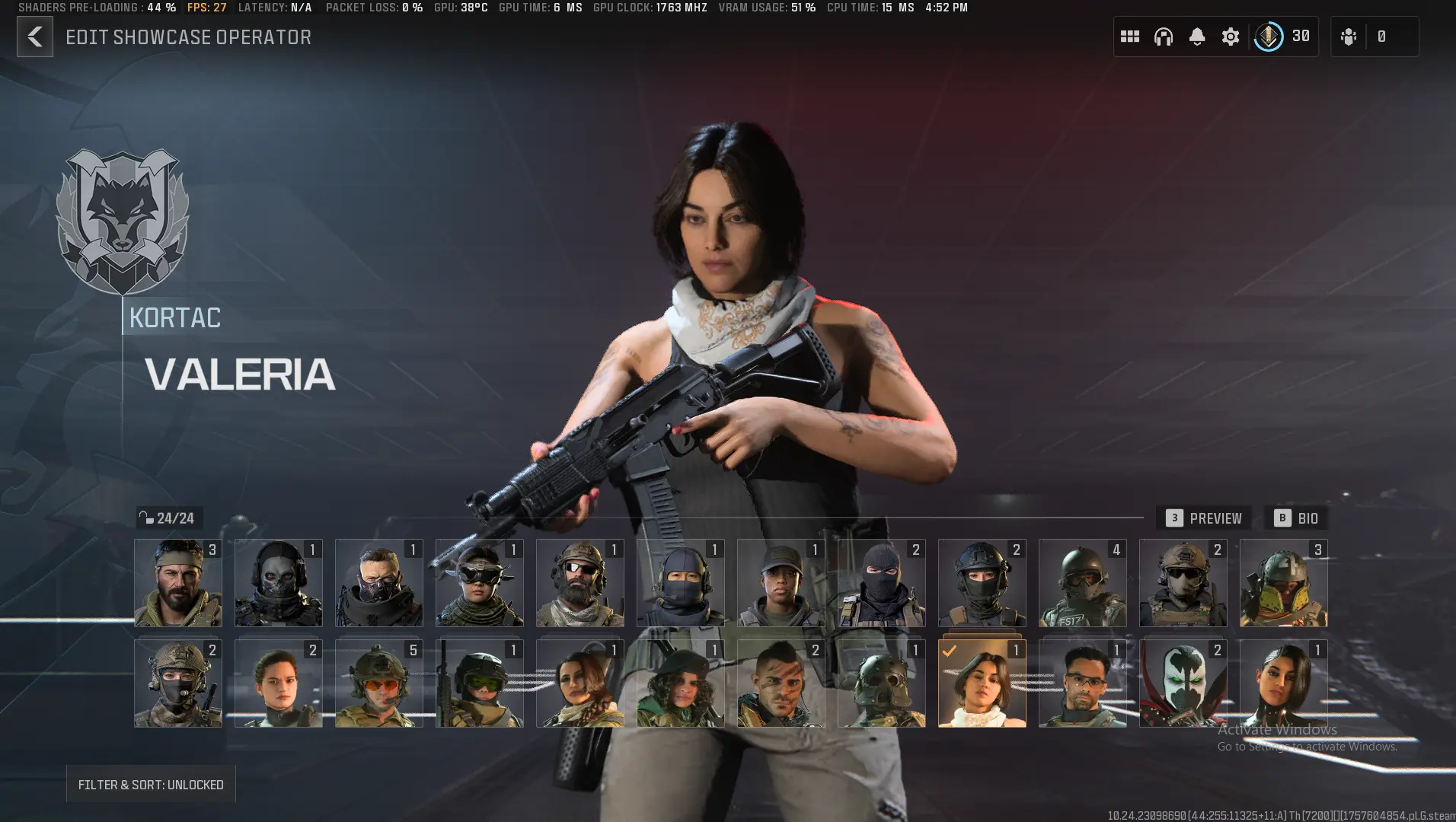Click the lock icon beside the 24/24 counter
The image size is (1456, 822).
click(x=147, y=518)
